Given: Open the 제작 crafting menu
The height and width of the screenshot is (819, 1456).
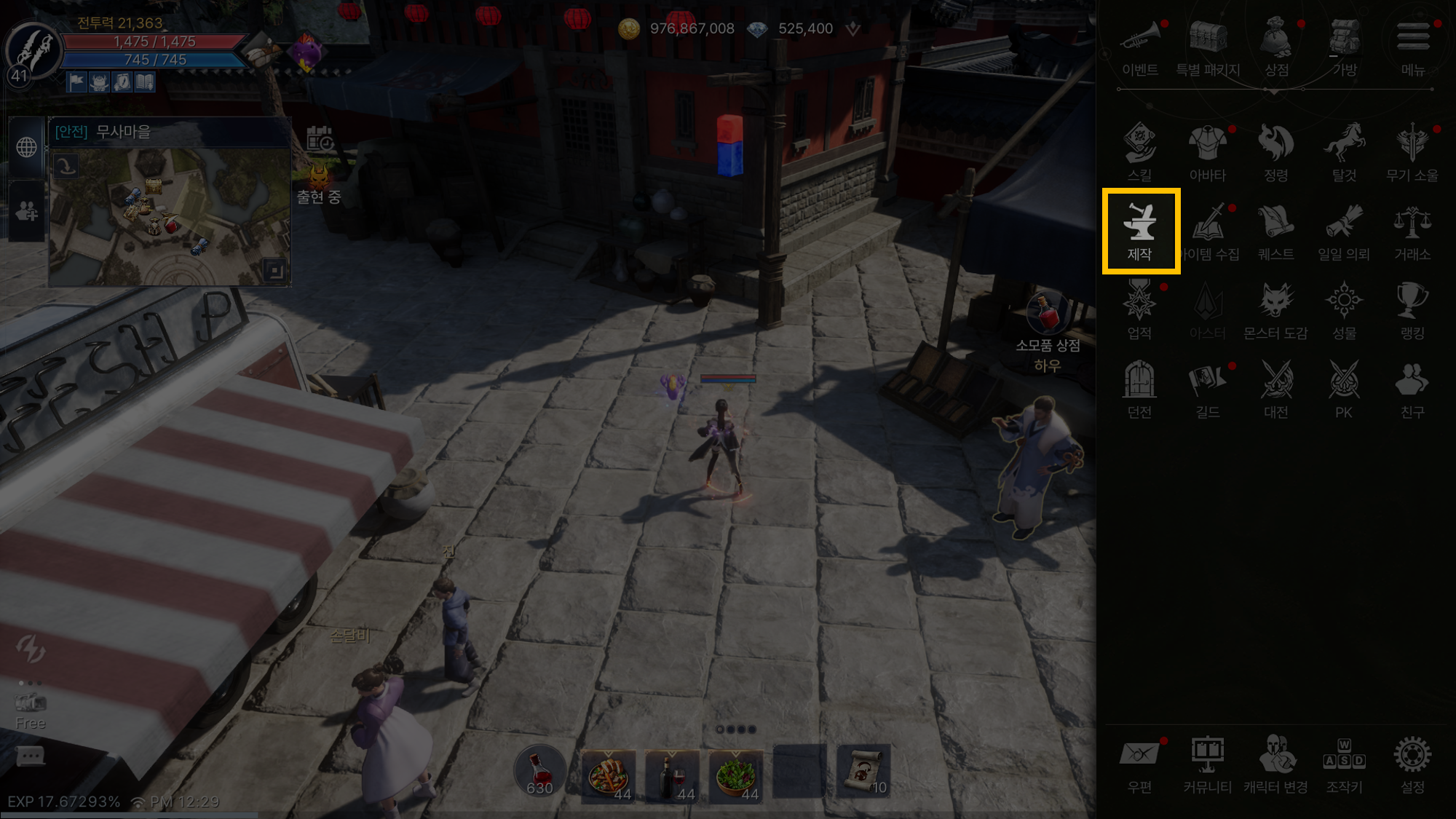Looking at the screenshot, I should pyautogui.click(x=1140, y=230).
